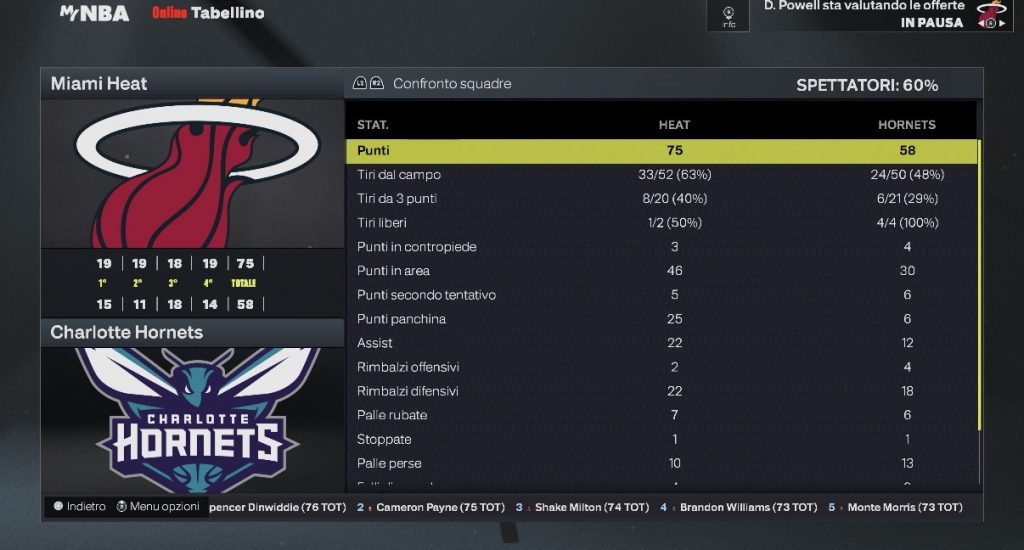Click the Miami Heat team logo
This screenshot has width=1024, height=550.
[192, 172]
